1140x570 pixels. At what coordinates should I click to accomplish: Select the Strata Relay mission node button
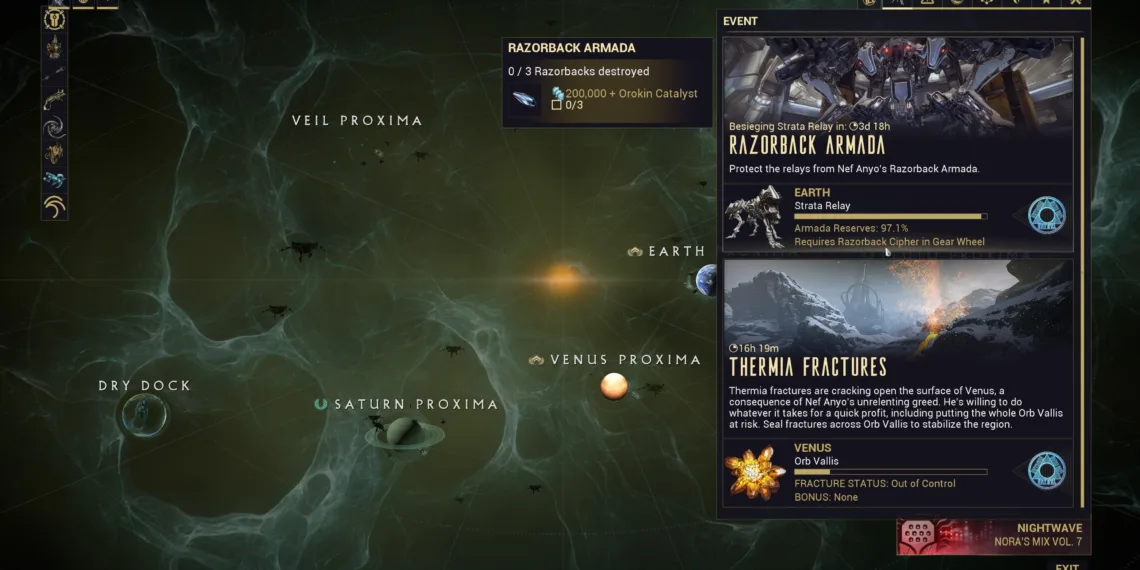click(x=1047, y=215)
